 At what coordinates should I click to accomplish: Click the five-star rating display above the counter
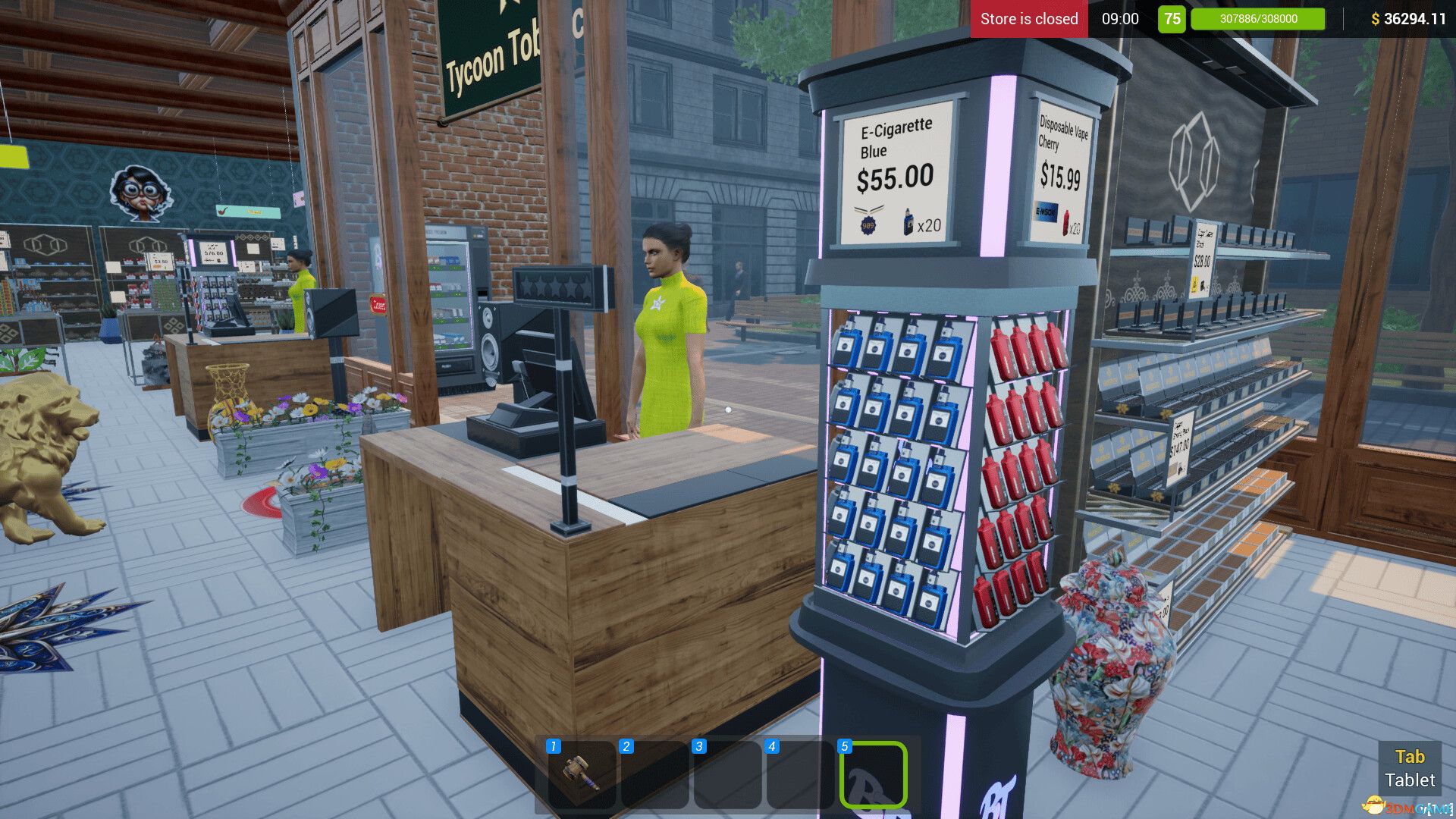554,285
